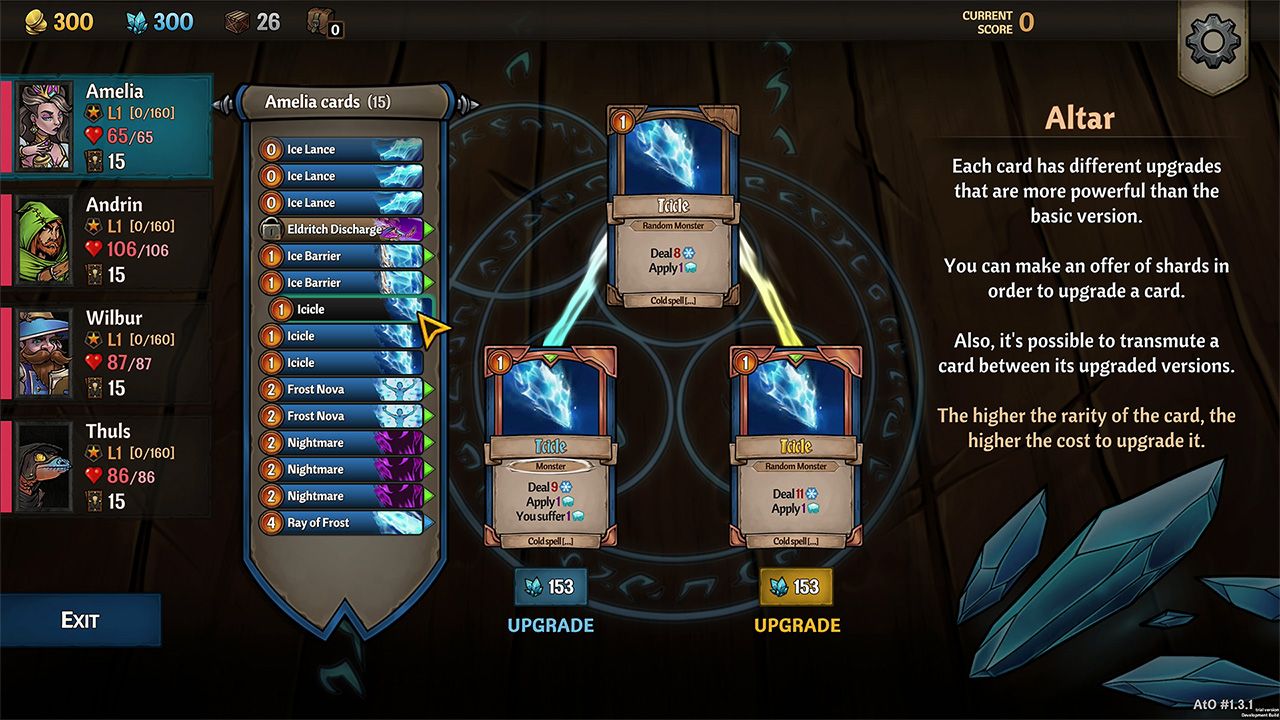The image size is (1280, 720).
Task: Expand the green arrow on Nightmare
Action: coord(428,442)
